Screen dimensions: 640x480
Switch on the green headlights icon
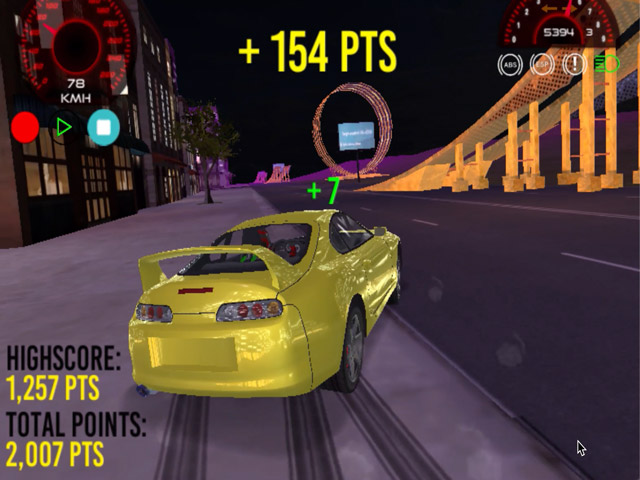pyautogui.click(x=606, y=65)
